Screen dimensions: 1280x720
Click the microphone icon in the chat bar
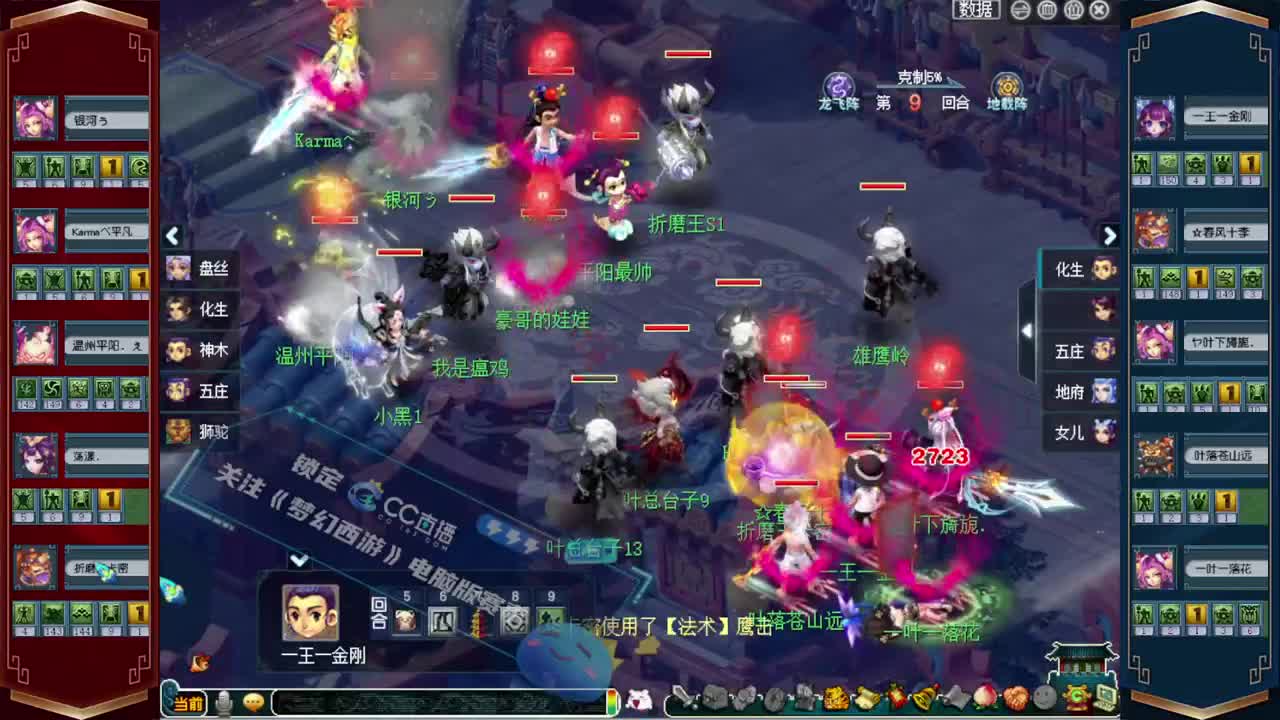[224, 702]
